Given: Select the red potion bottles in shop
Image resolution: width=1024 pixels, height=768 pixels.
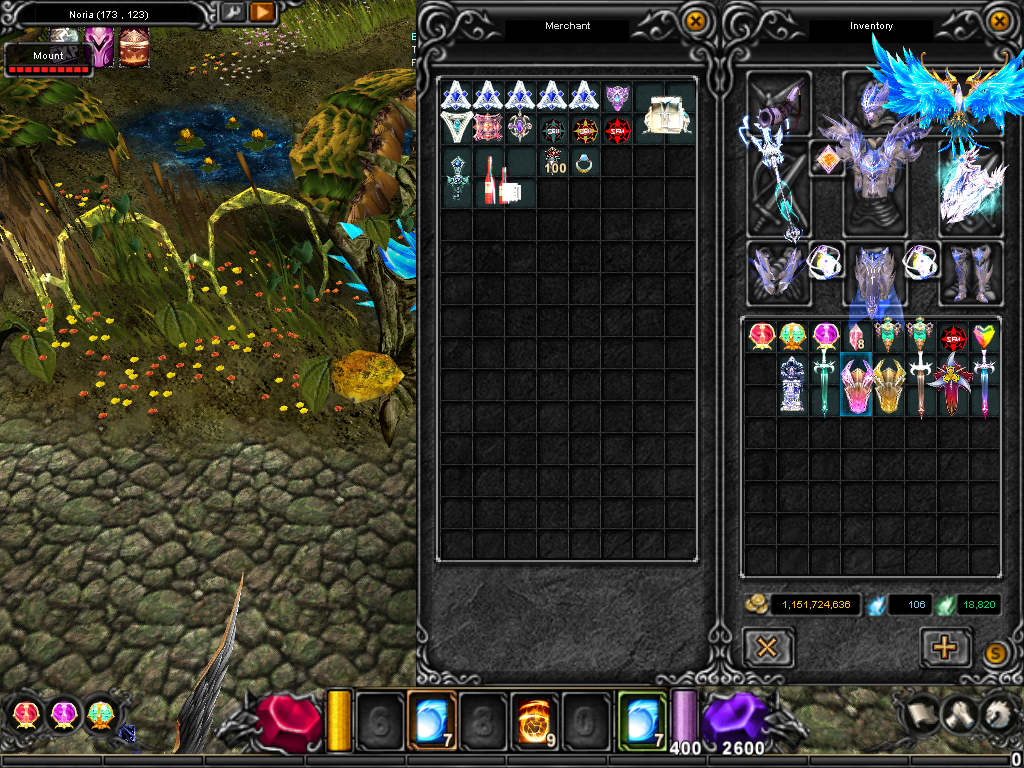Looking at the screenshot, I should click(x=490, y=177).
